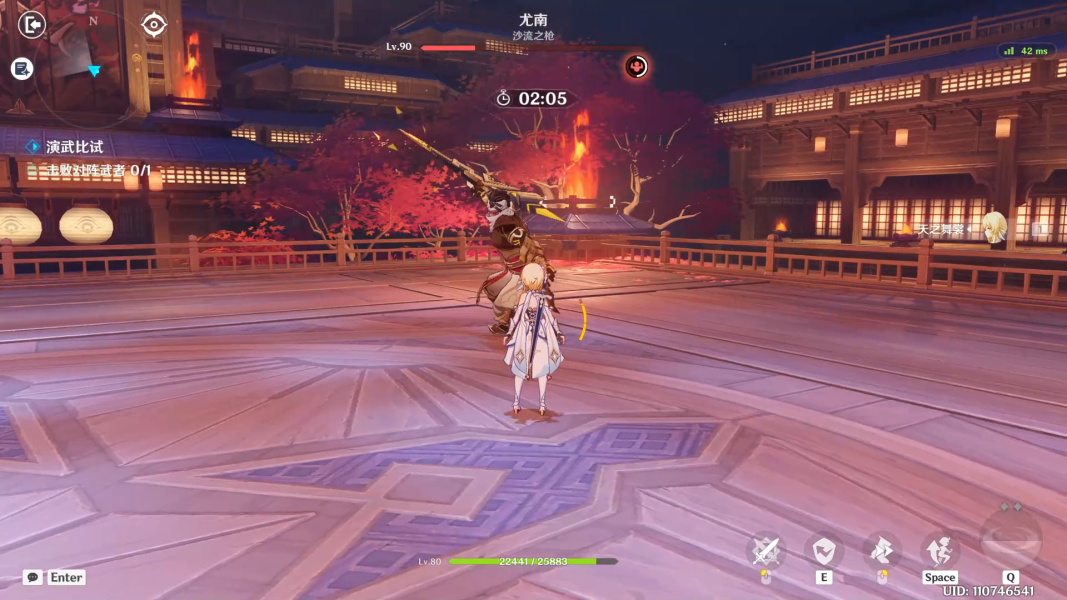Show the 42 ms network ping indicator
This screenshot has height=600, width=1067.
pos(1027,51)
